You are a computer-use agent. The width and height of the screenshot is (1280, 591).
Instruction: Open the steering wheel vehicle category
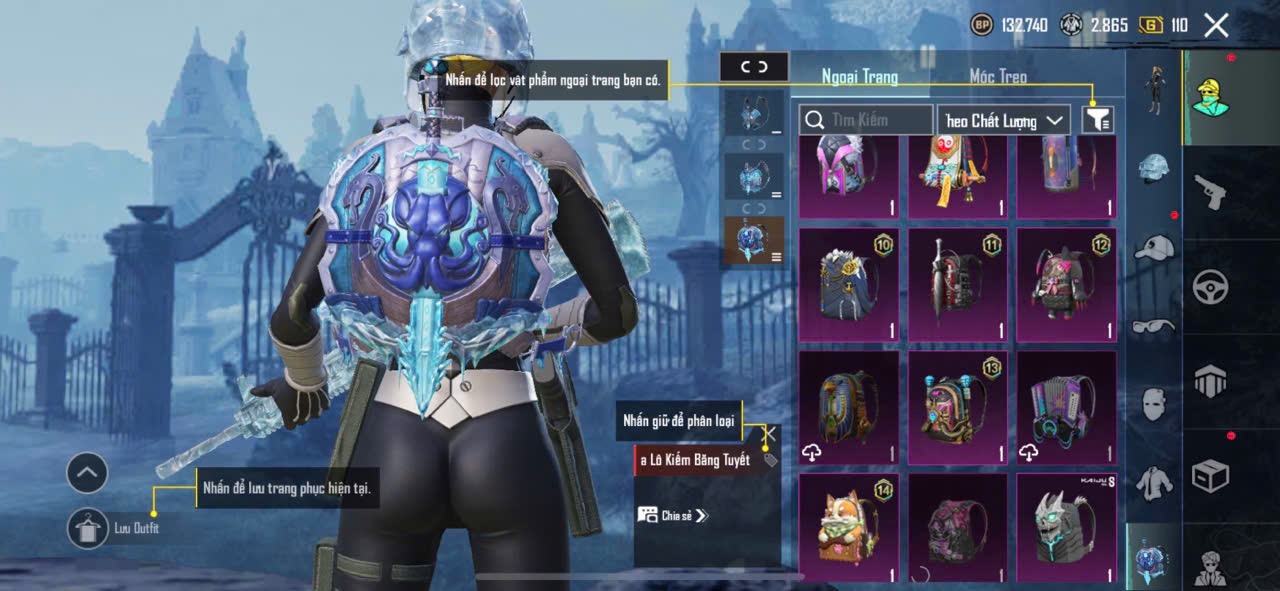(1210, 288)
